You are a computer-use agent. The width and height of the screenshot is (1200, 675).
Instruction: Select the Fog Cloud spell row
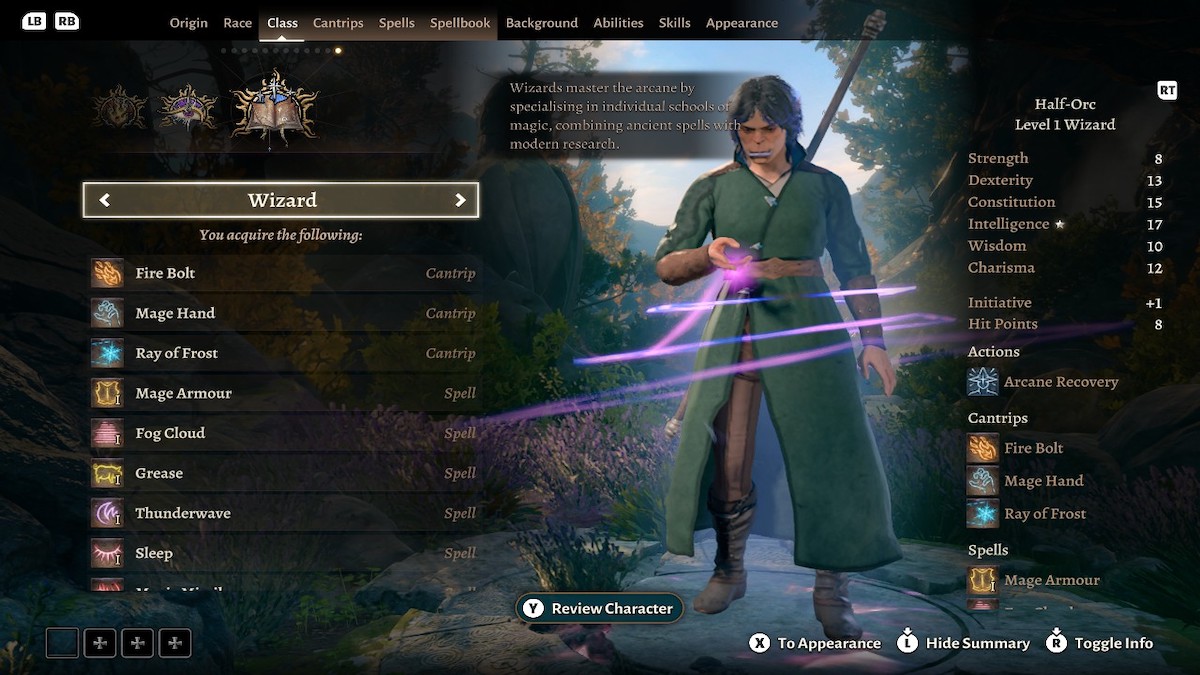pyautogui.click(x=284, y=433)
